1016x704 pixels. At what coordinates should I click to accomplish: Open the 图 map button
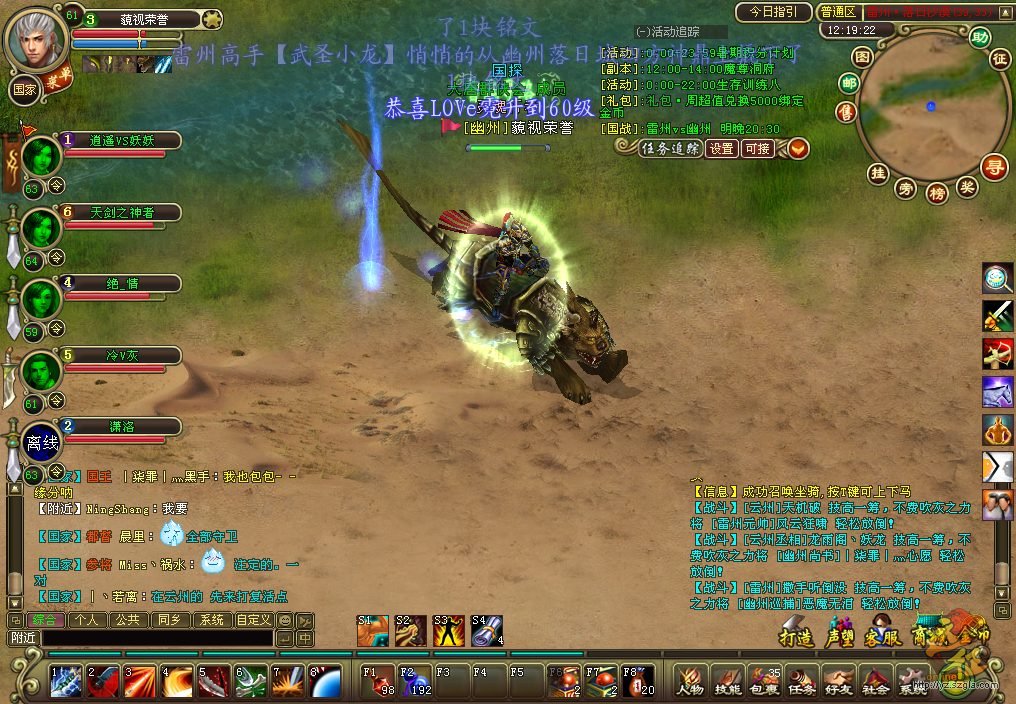pyautogui.click(x=862, y=57)
